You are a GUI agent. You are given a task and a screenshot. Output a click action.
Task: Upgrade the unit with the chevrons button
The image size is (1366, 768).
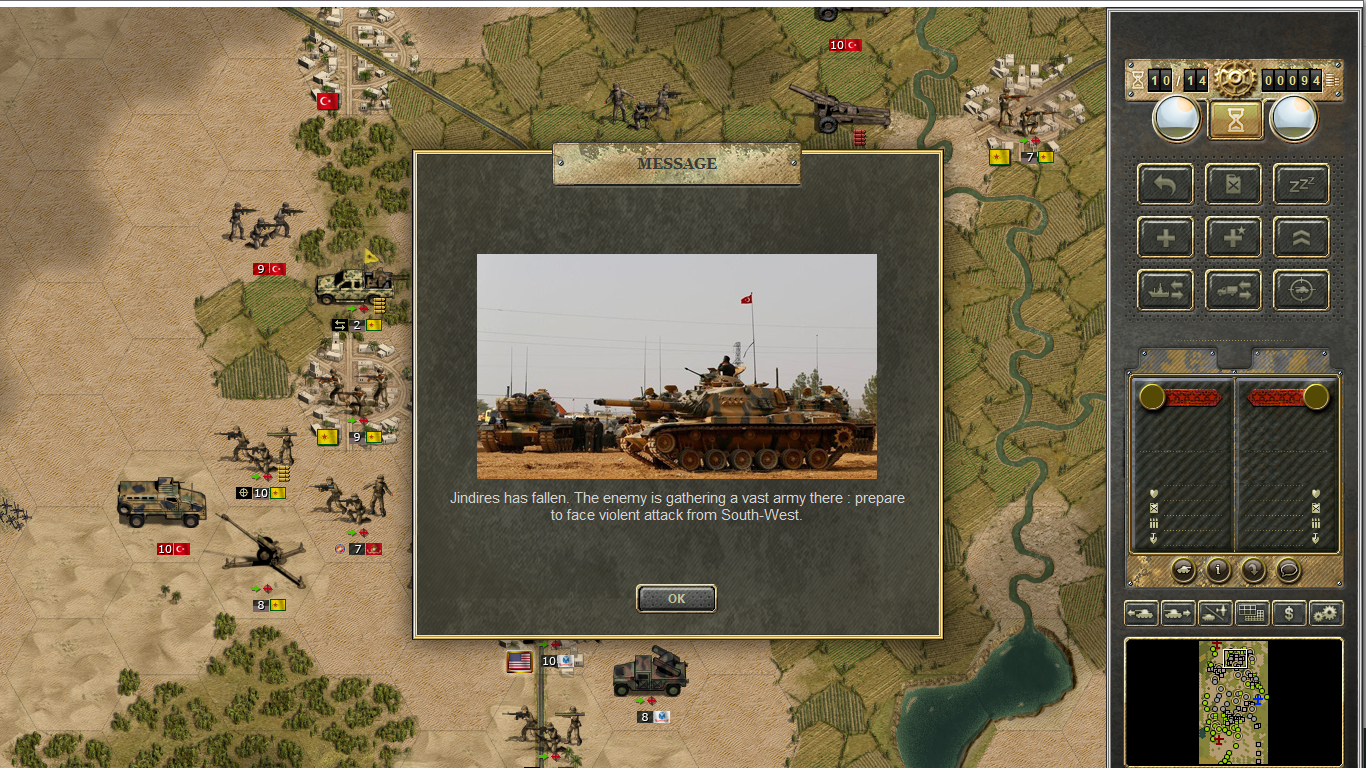(1301, 238)
